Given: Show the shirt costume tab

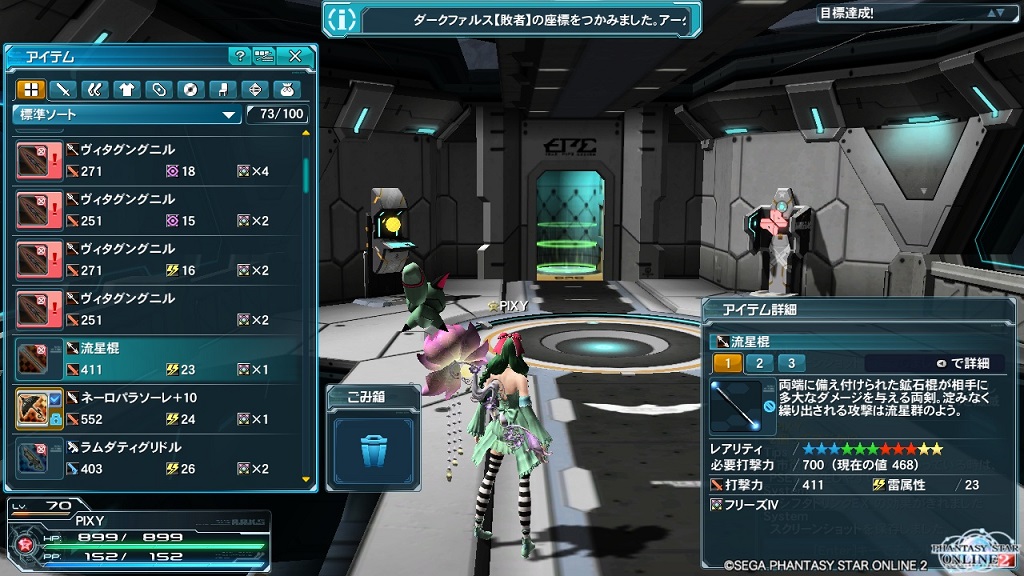Looking at the screenshot, I should (126, 89).
